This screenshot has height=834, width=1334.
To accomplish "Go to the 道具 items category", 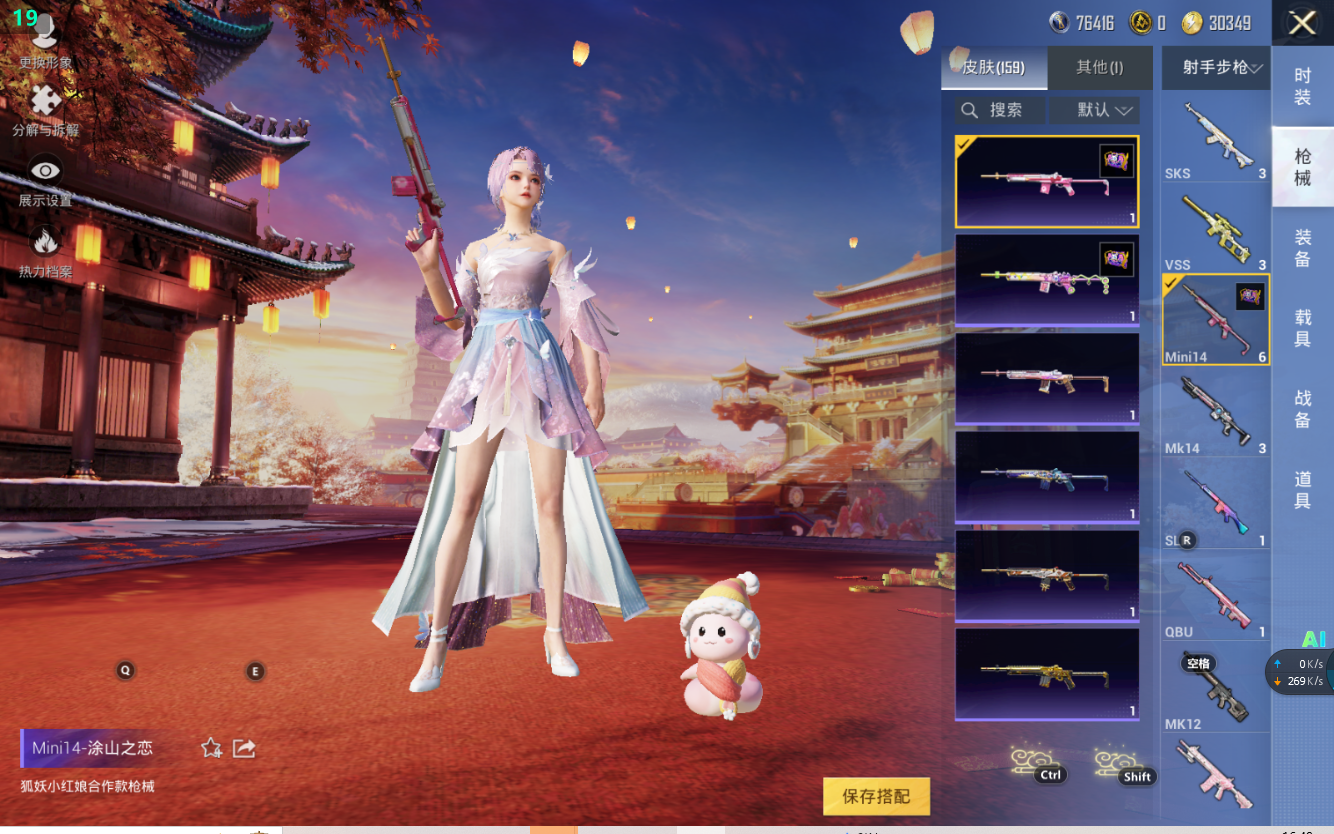I will tap(1302, 490).
